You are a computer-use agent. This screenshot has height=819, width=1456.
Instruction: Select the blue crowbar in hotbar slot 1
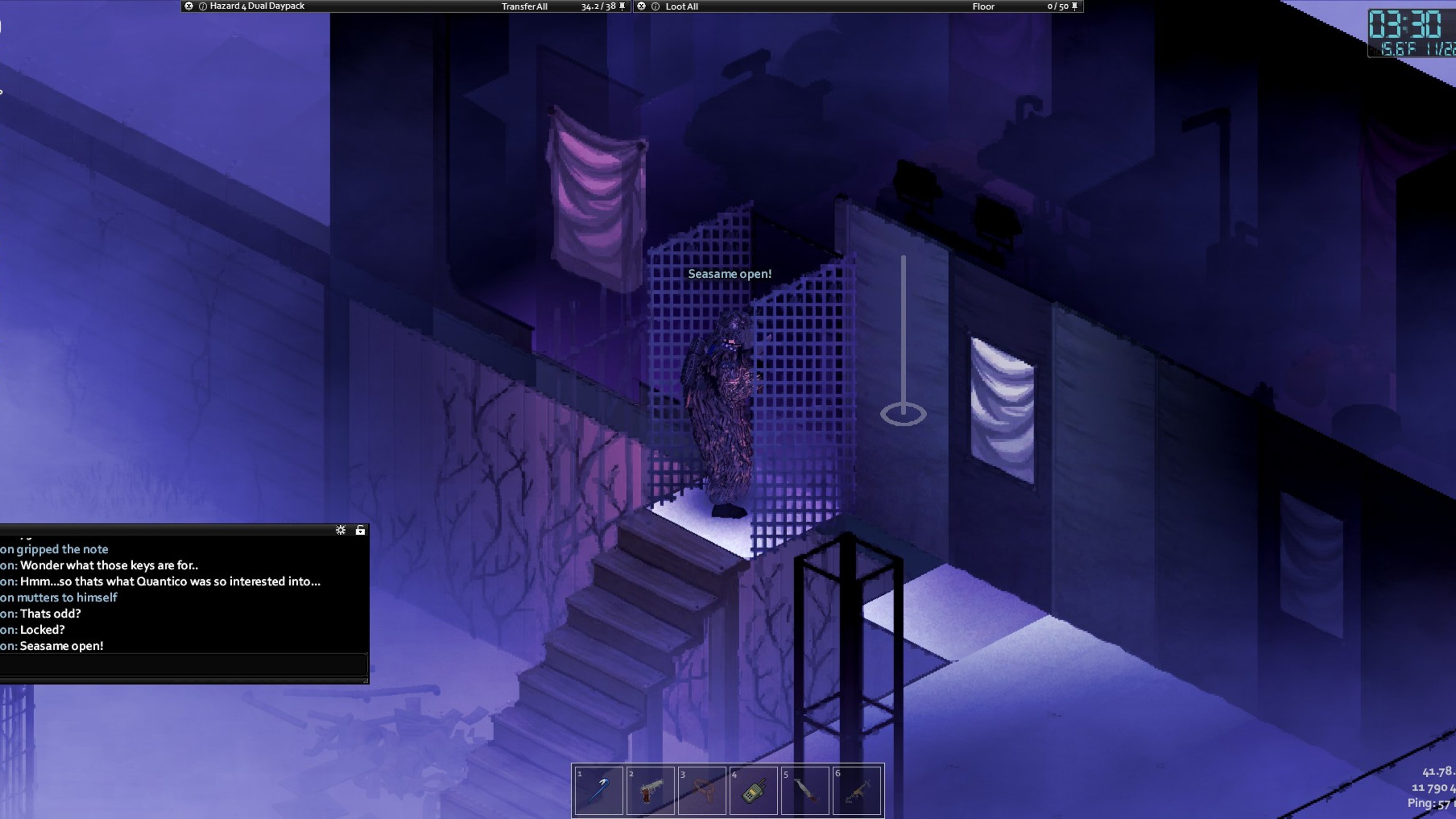[598, 790]
